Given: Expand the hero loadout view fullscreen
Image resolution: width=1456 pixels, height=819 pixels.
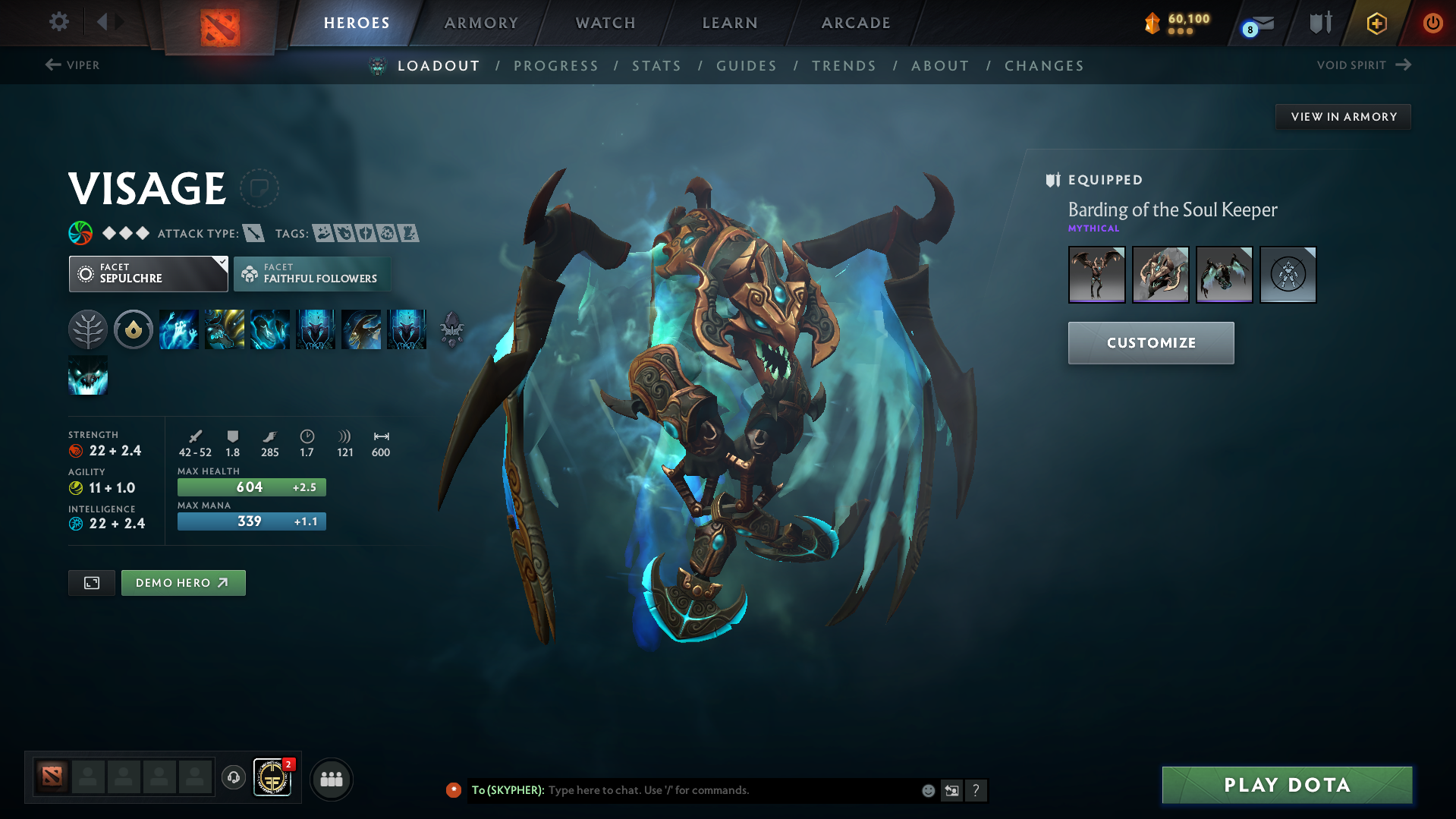Looking at the screenshot, I should click(x=91, y=582).
